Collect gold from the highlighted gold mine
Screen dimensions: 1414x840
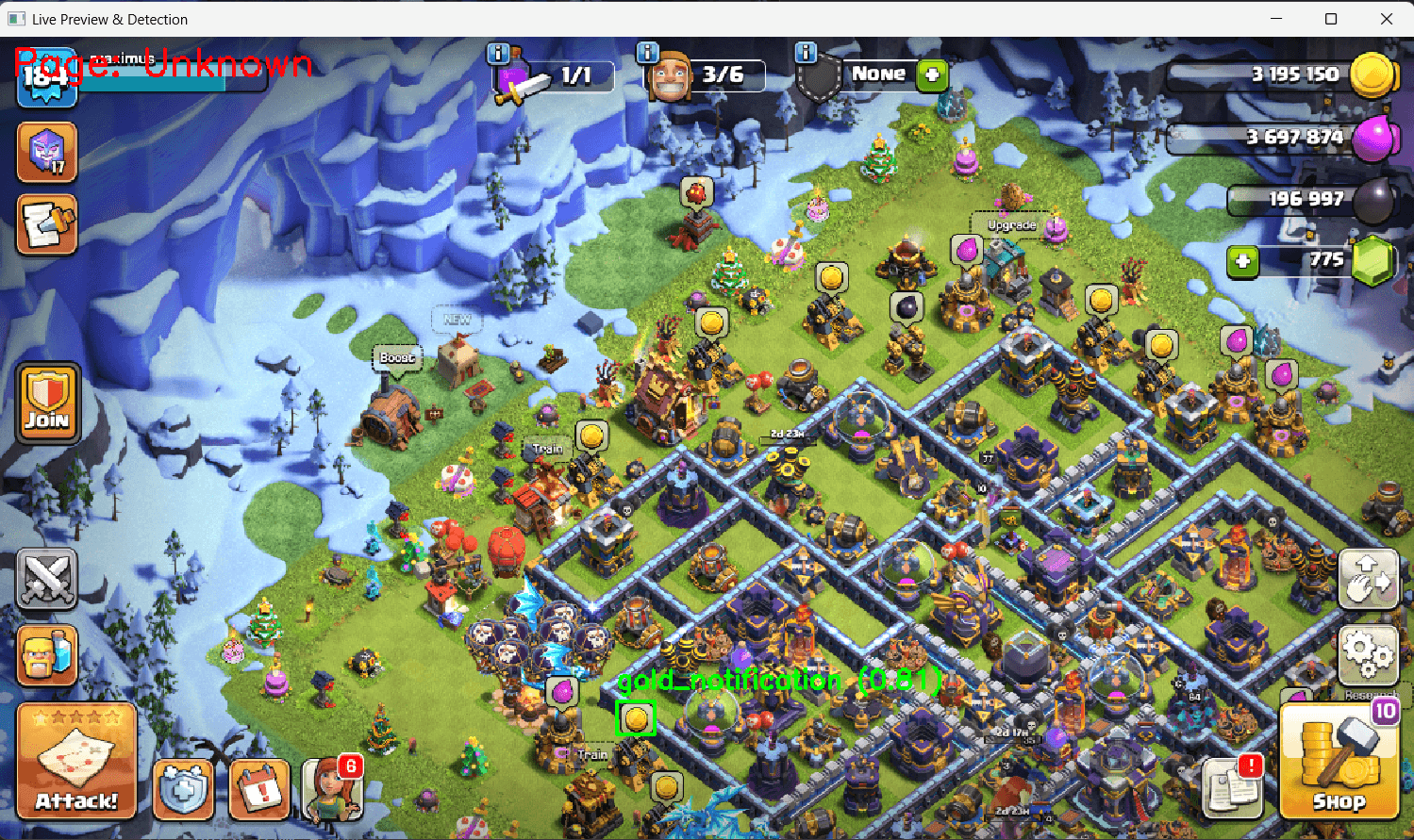[x=635, y=717]
